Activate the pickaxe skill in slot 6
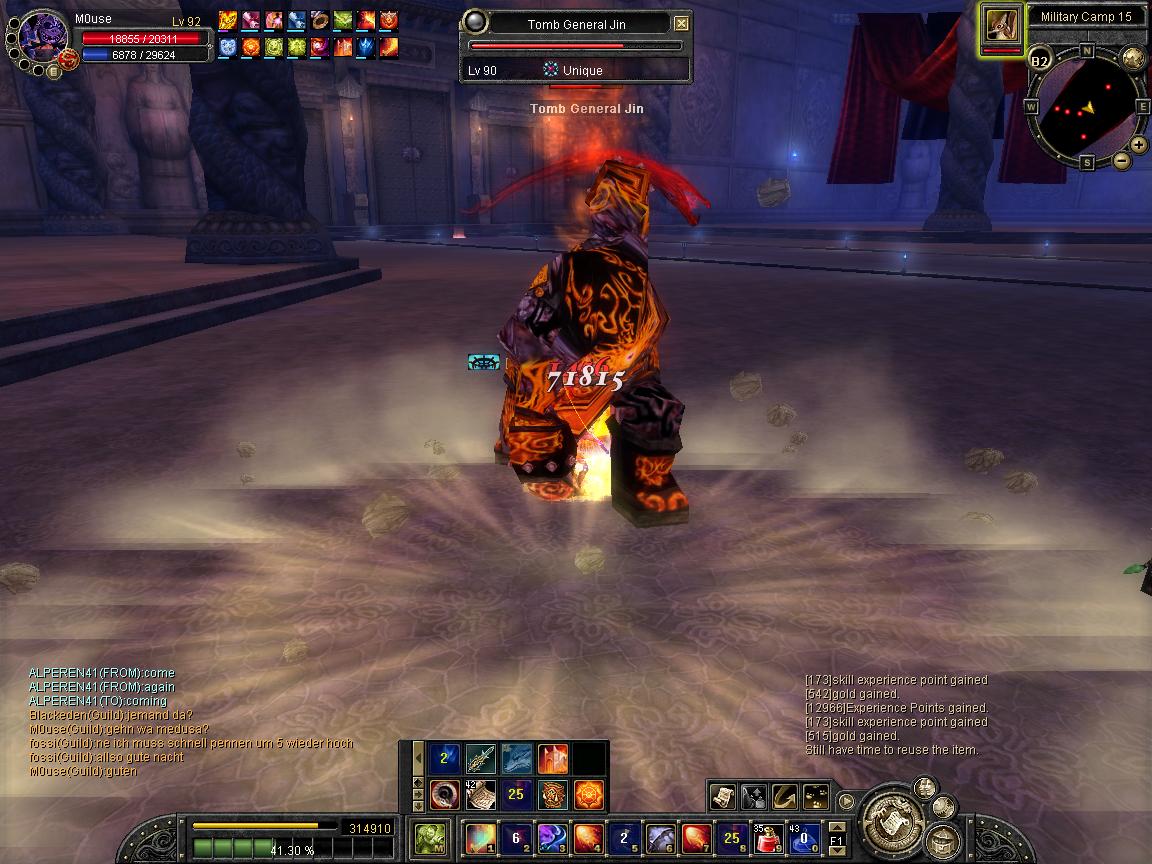This screenshot has height=864, width=1152. [x=659, y=836]
